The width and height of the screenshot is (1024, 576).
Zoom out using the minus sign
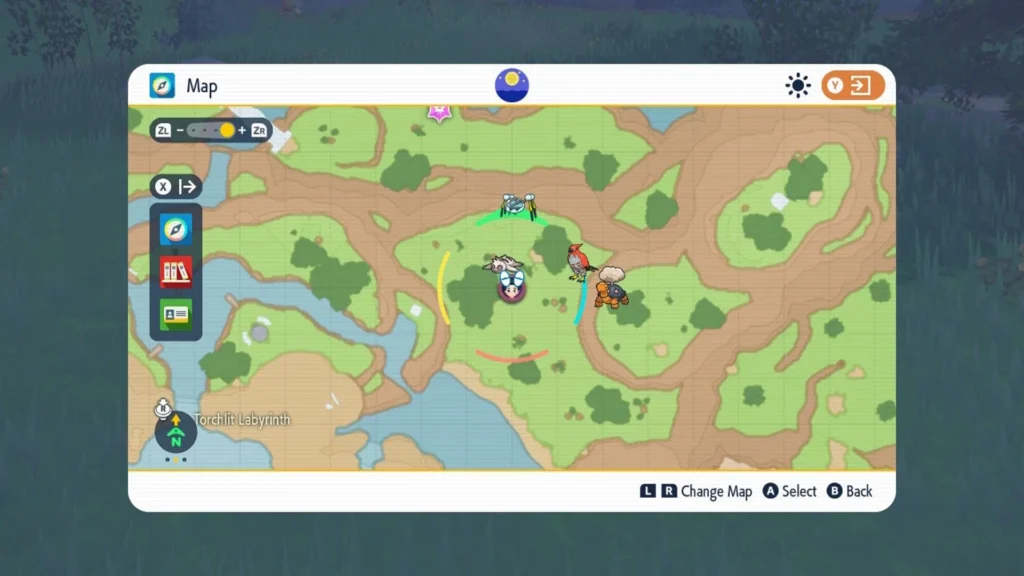click(180, 131)
